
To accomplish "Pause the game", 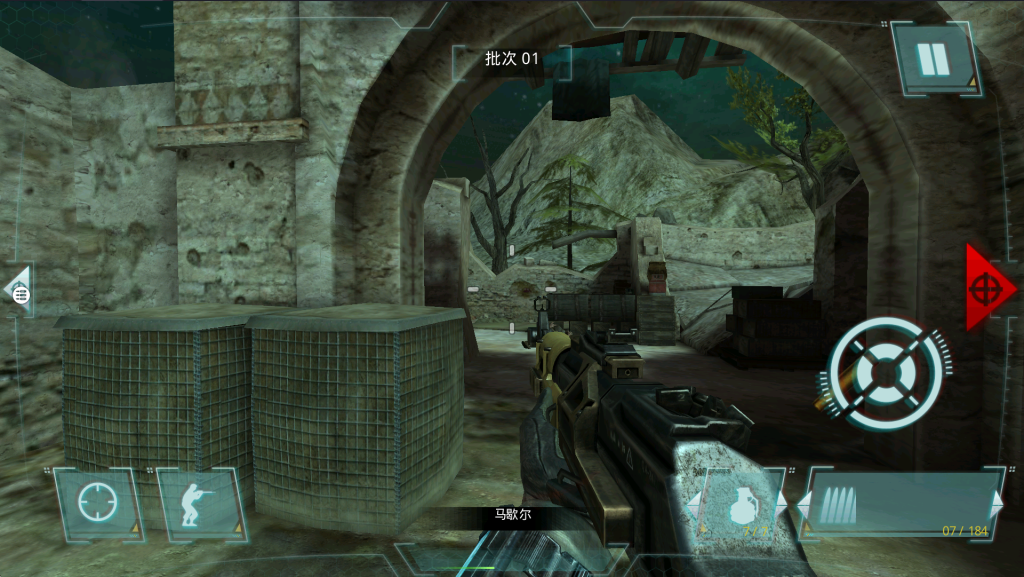I will pos(934,59).
